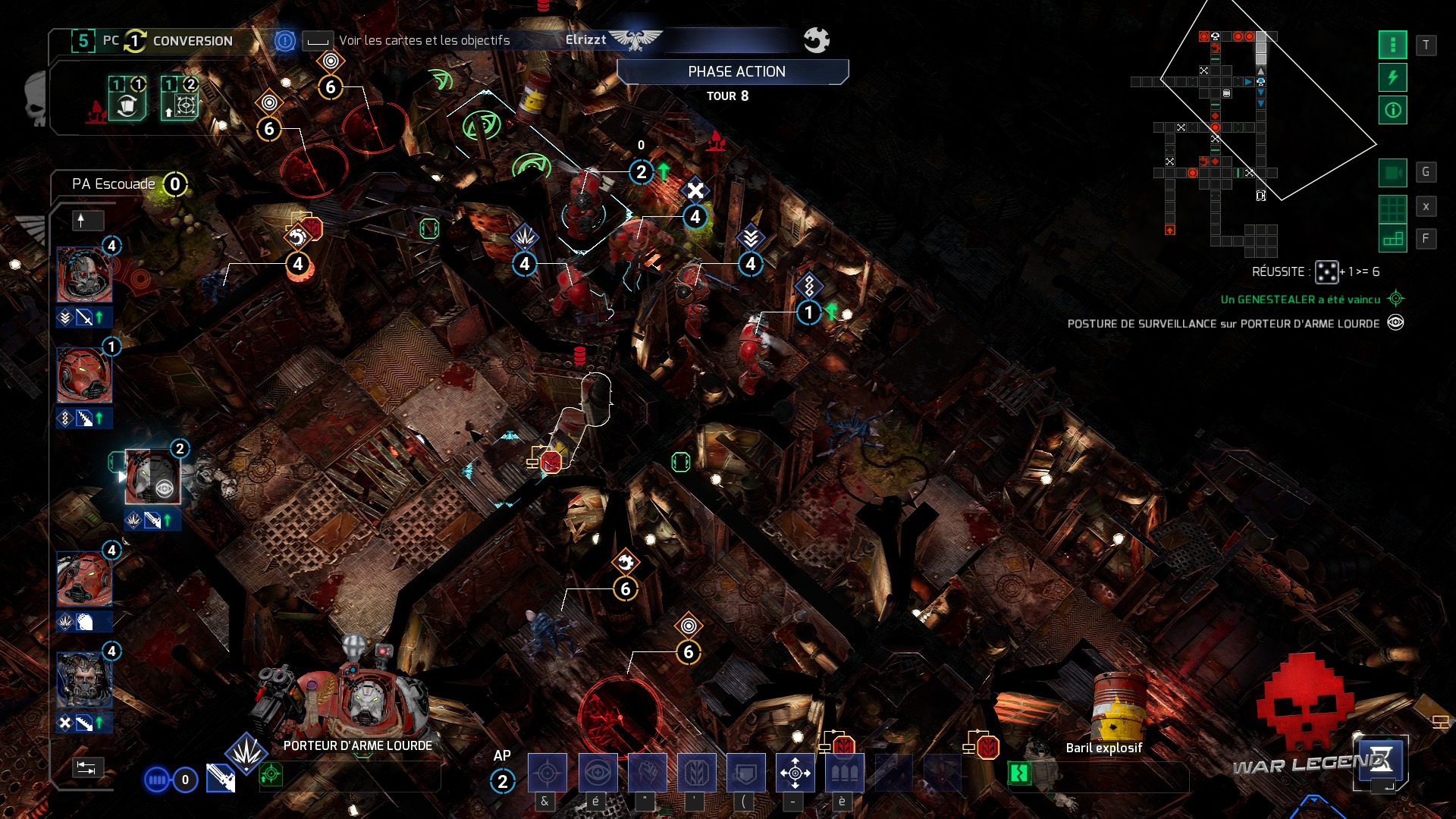Toggle the camera view button
The image size is (1456, 819).
coord(1392,173)
